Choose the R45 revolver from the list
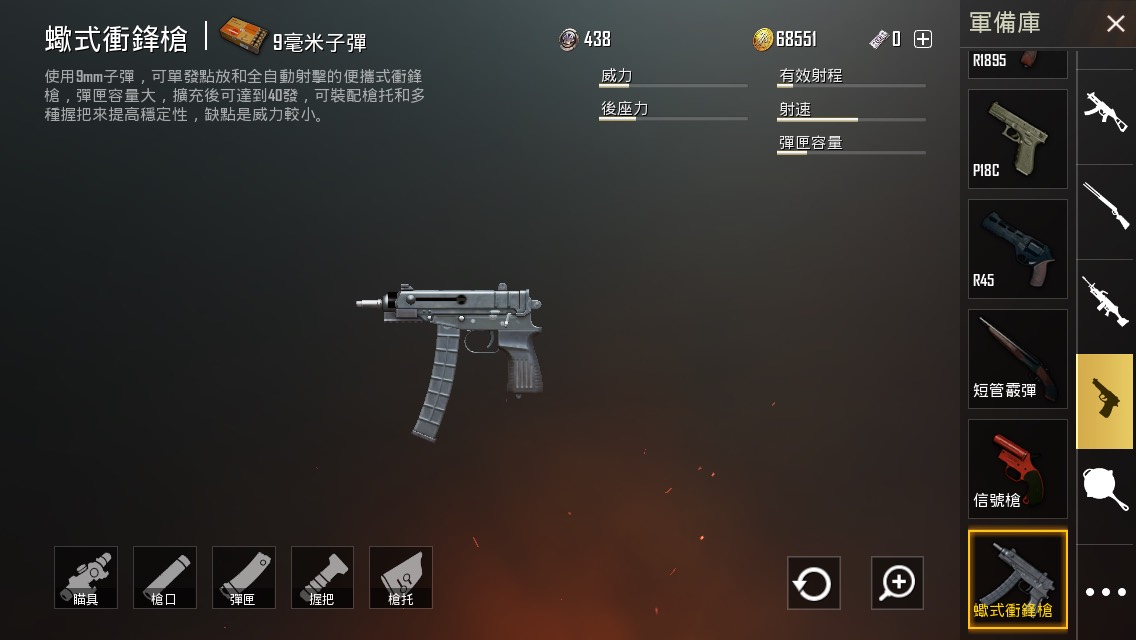The image size is (1136, 640). tap(1017, 249)
